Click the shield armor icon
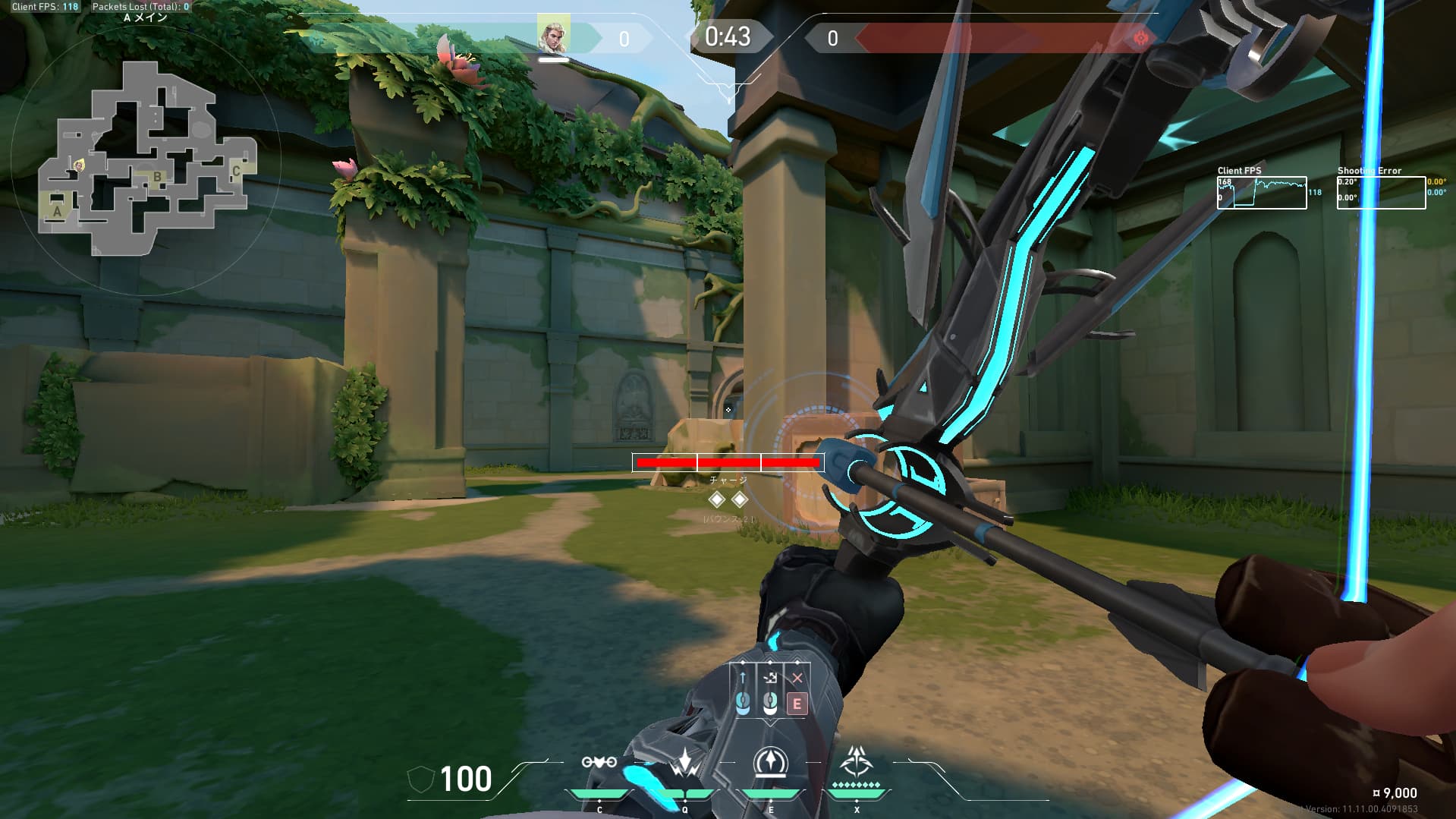This screenshot has height=819, width=1456. click(421, 780)
